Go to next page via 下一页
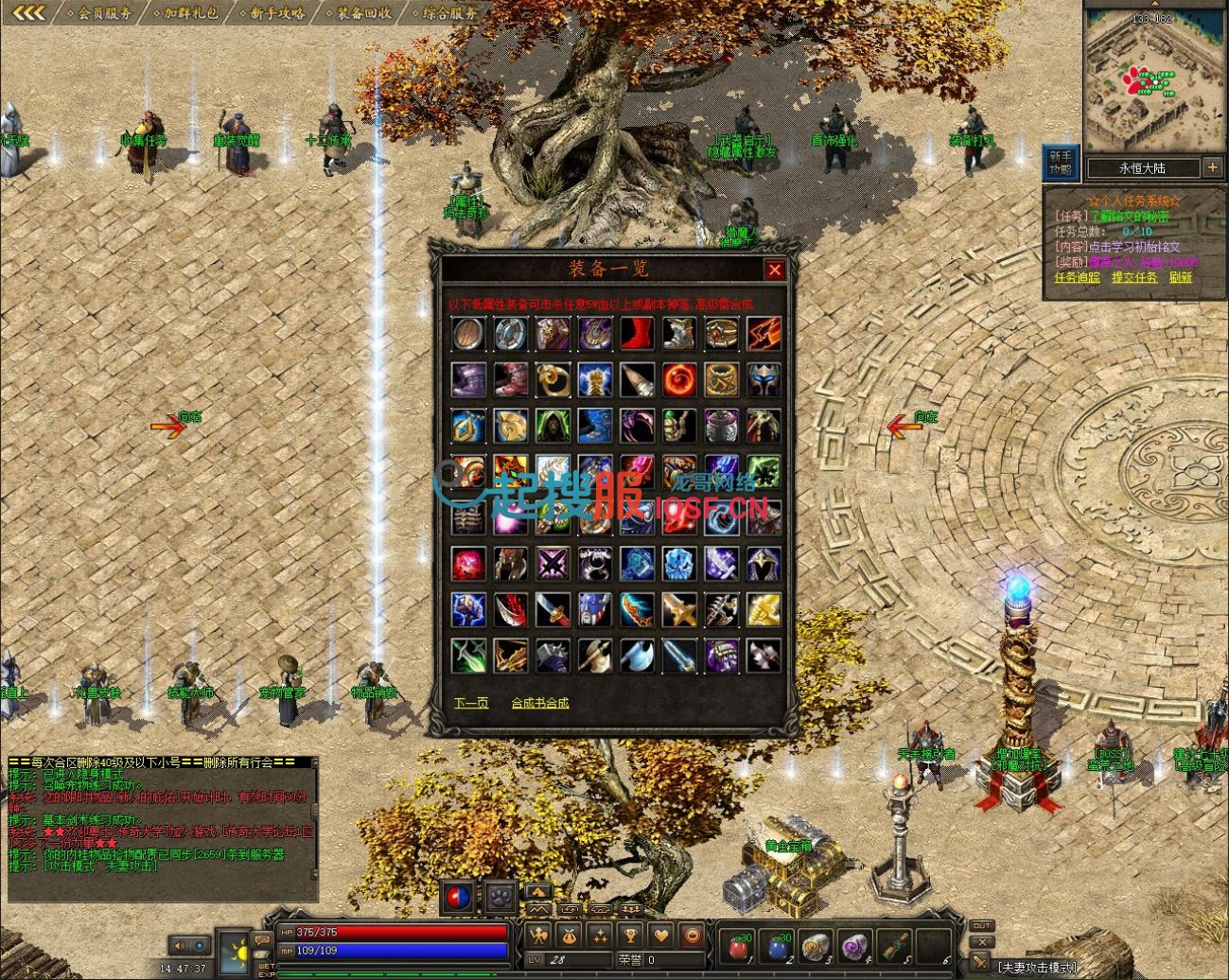 click(x=471, y=703)
